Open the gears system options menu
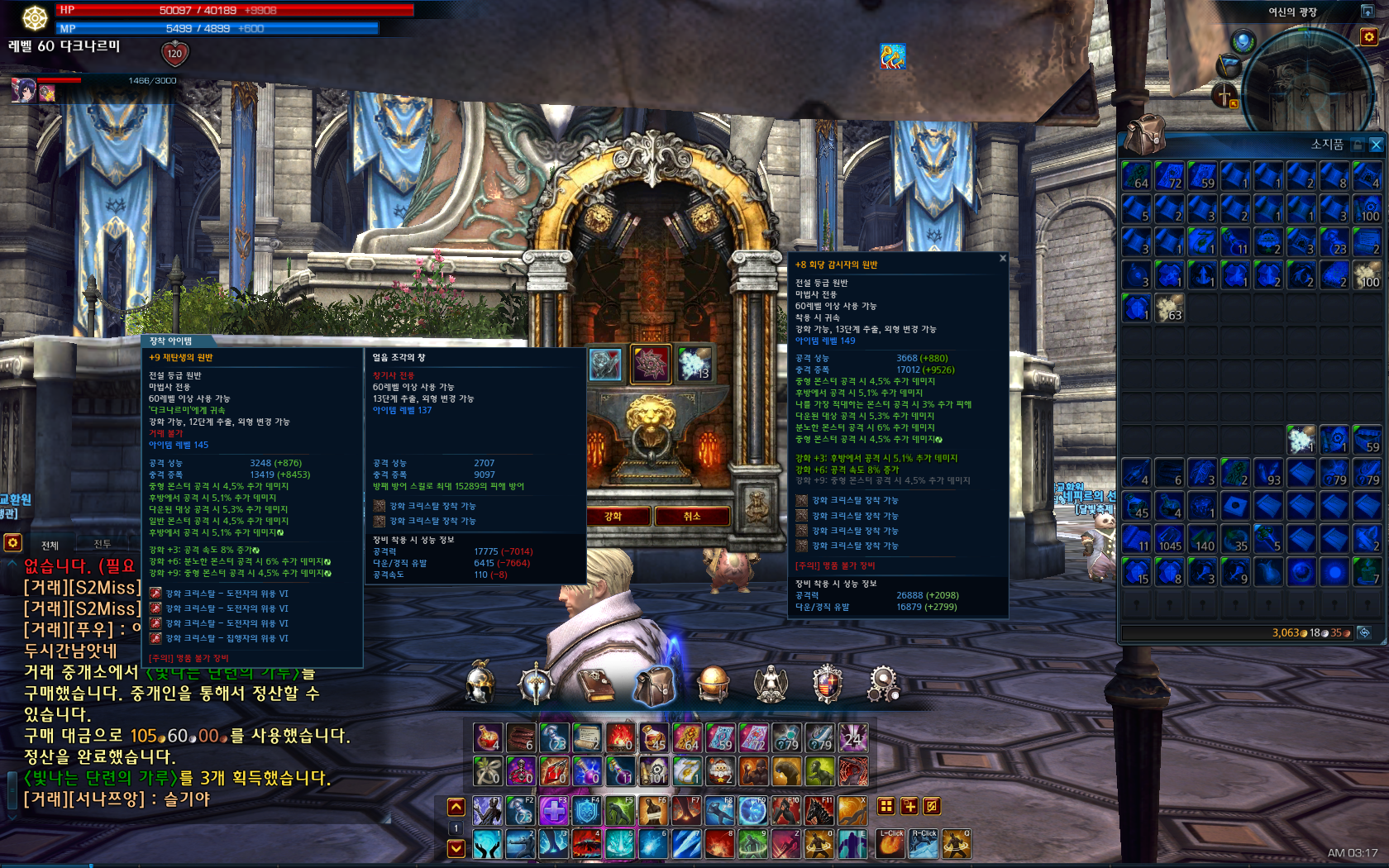The image size is (1389, 868). 883,684
